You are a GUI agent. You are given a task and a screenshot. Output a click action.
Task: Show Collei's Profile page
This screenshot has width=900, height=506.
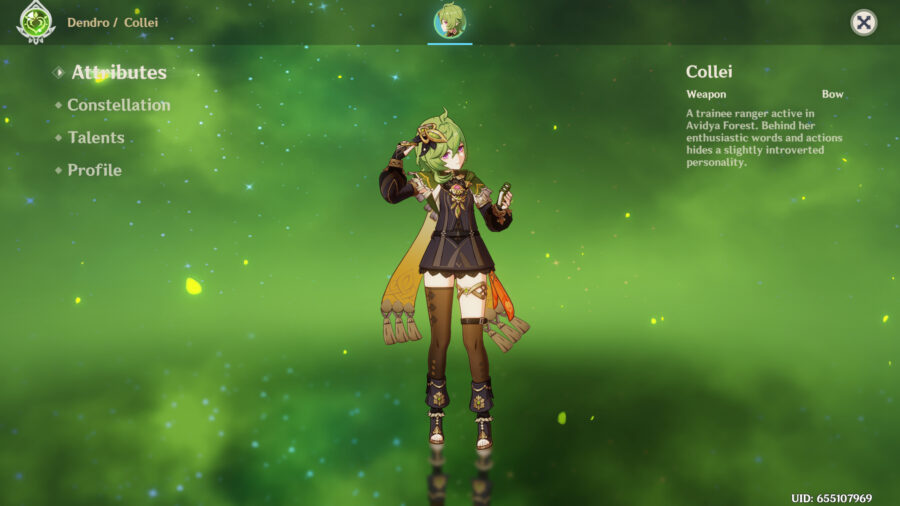94,170
